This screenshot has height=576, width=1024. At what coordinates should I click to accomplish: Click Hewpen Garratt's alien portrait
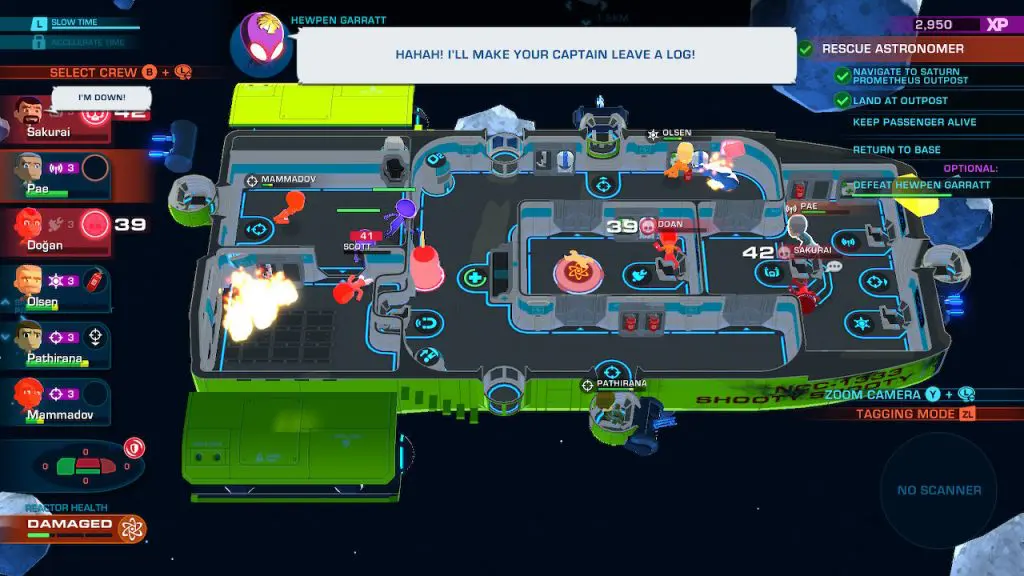coord(261,46)
